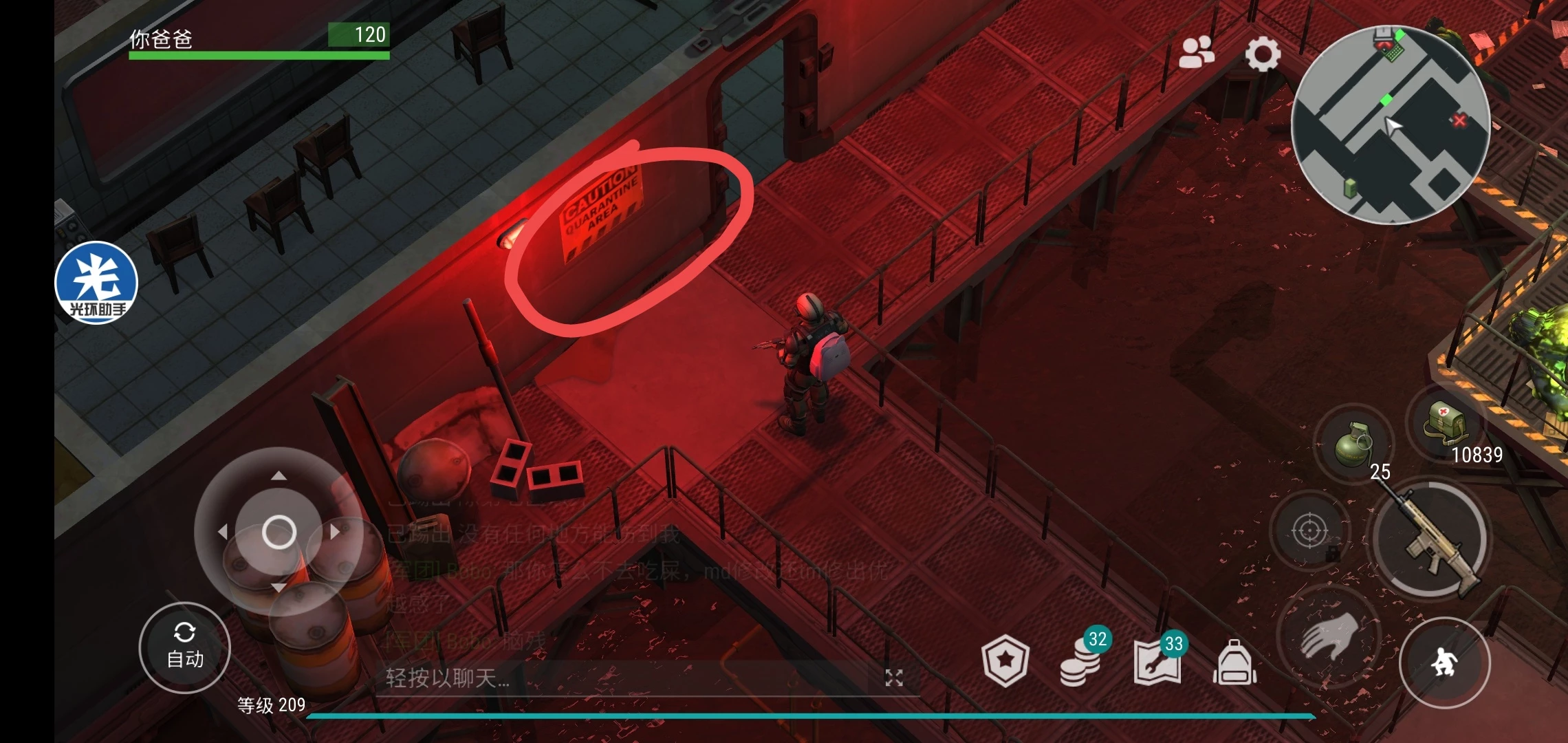Tap the circular minimap
The image size is (1568, 743).
[x=1391, y=125]
